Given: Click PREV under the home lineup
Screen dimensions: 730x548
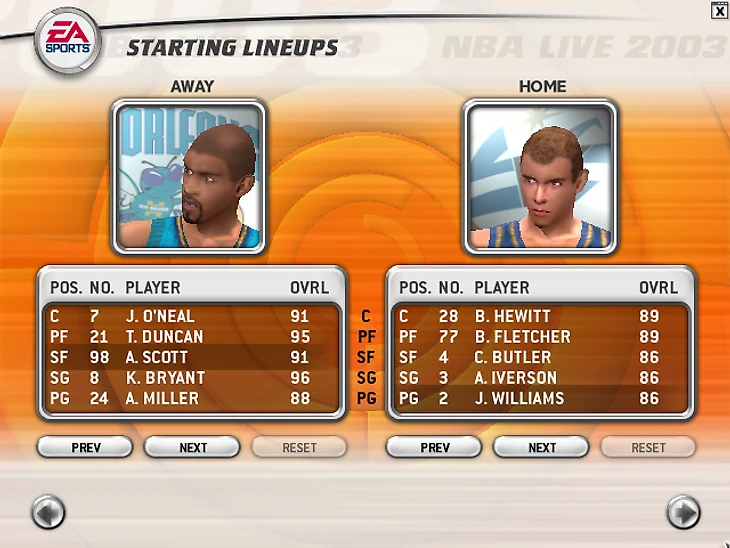Looking at the screenshot, I should tap(435, 447).
